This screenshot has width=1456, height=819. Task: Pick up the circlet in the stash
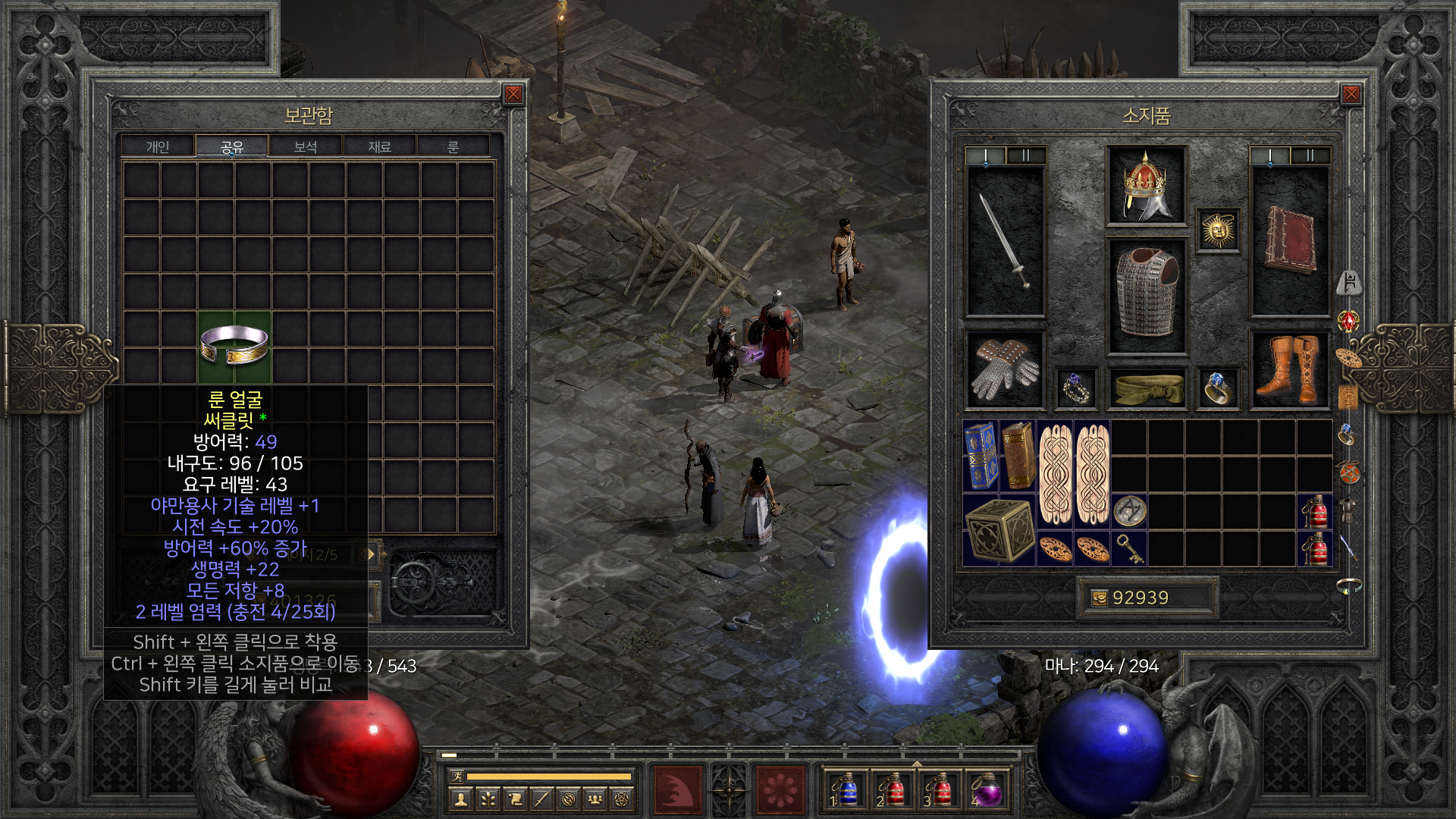point(234,347)
